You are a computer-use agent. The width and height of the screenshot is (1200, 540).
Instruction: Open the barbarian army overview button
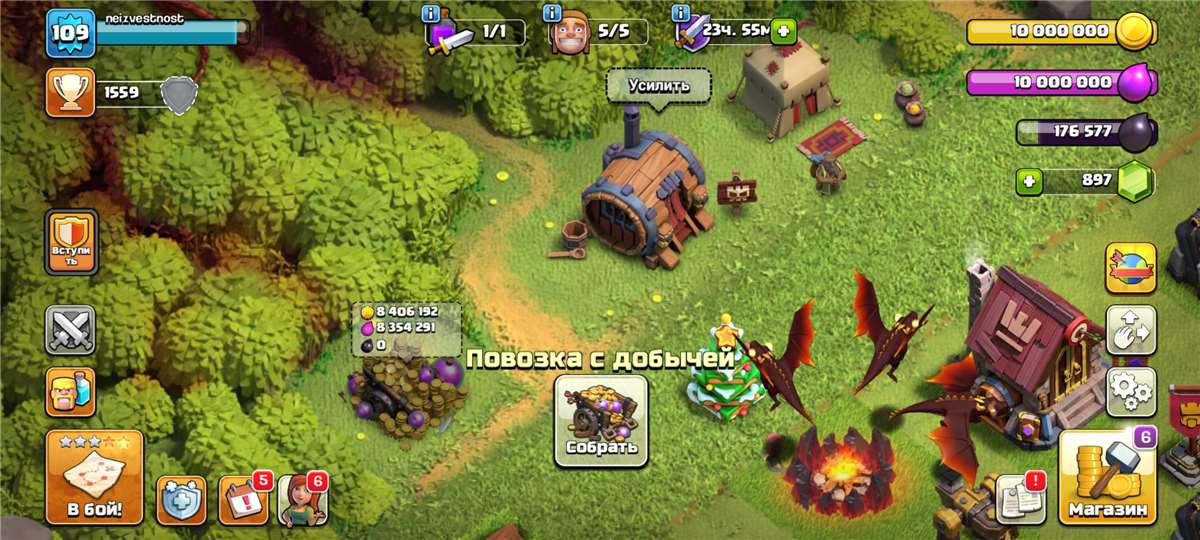71,391
